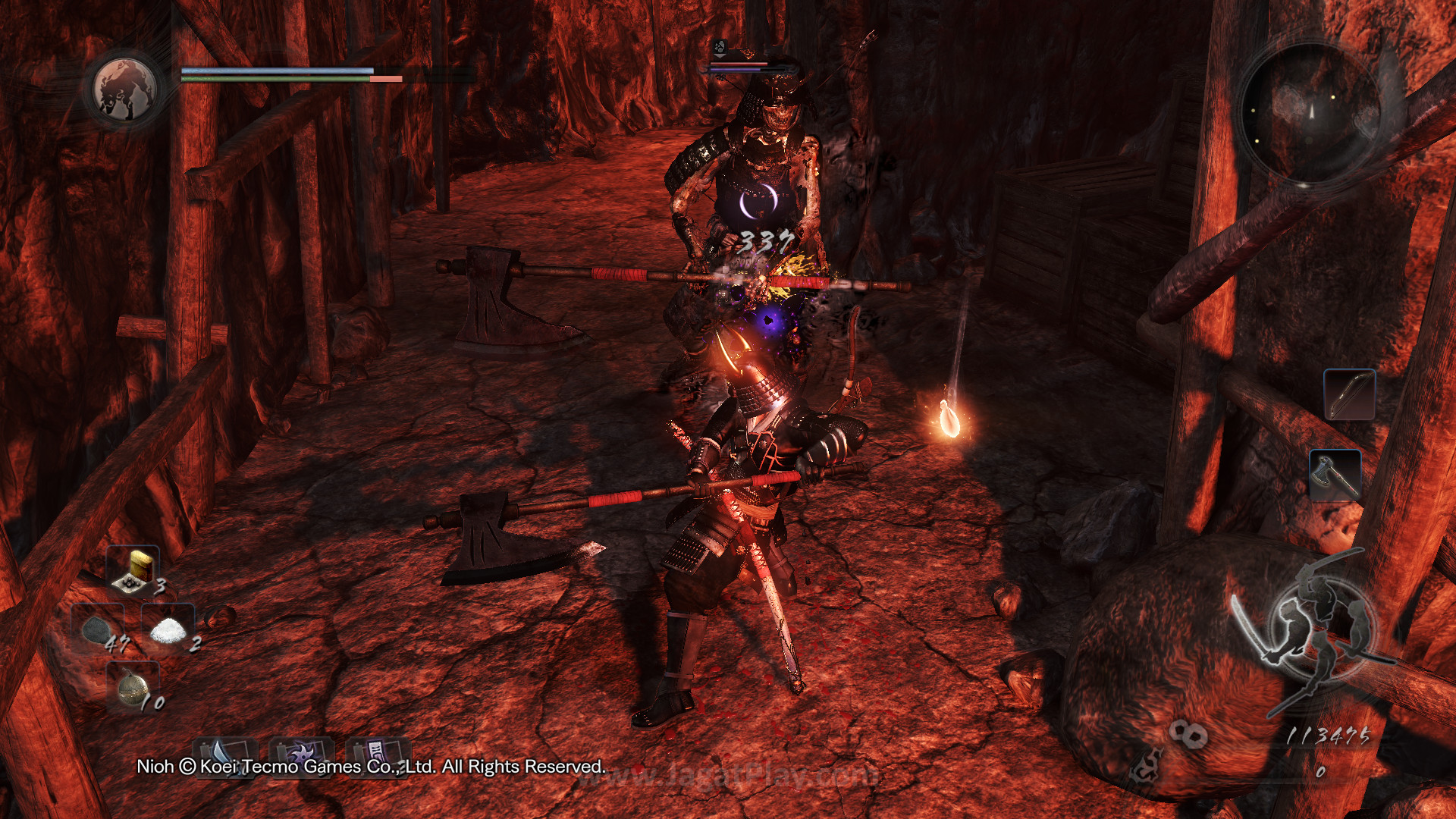
Task: Equip the bow ranged weapon slot
Action: point(1349,394)
